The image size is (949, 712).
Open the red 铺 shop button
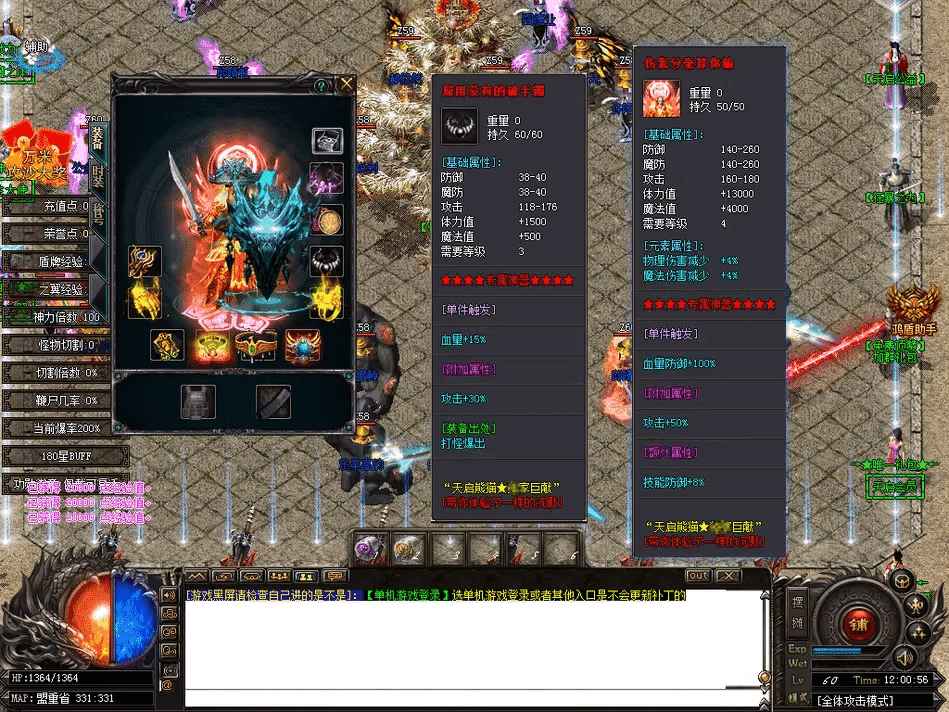(x=857, y=624)
